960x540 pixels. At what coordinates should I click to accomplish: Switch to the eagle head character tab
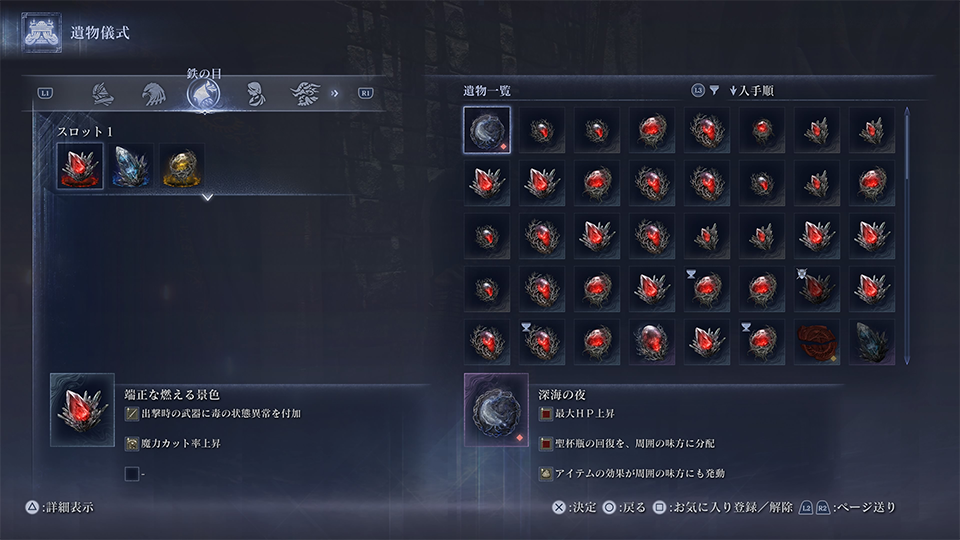(153, 94)
